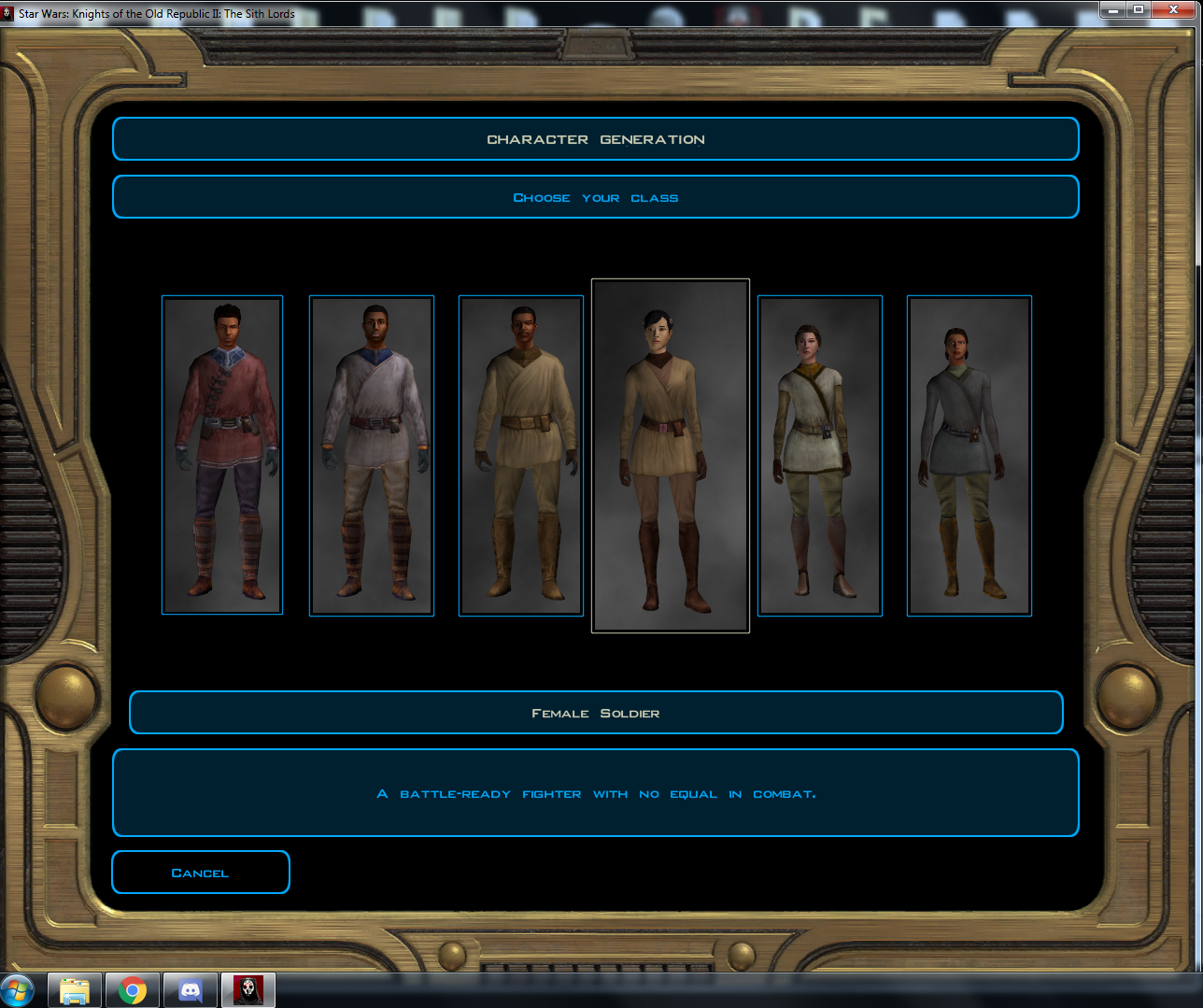Pick the male character in tan robes

tap(521, 455)
